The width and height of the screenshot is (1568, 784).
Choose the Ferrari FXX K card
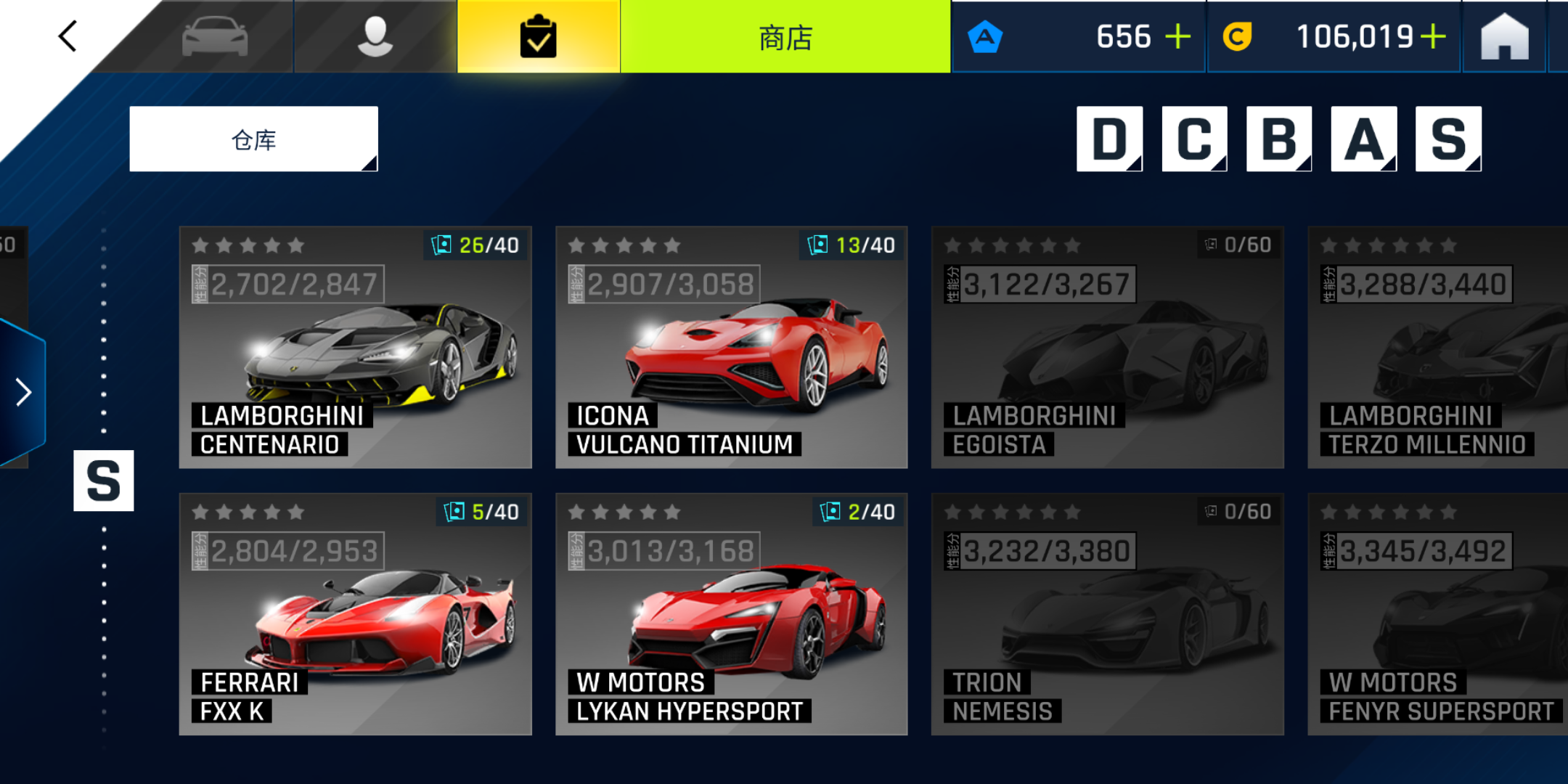[355, 614]
